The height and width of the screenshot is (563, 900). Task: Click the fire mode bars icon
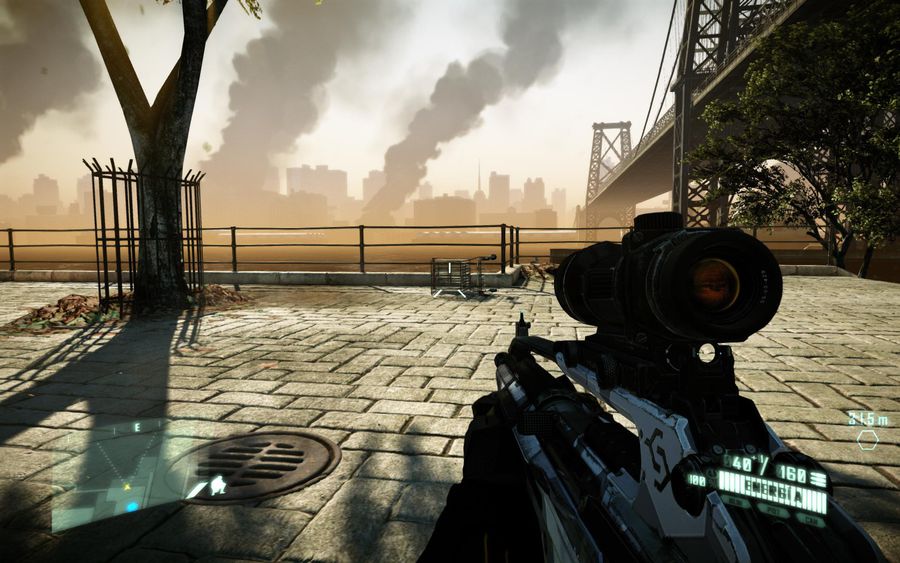(819, 480)
